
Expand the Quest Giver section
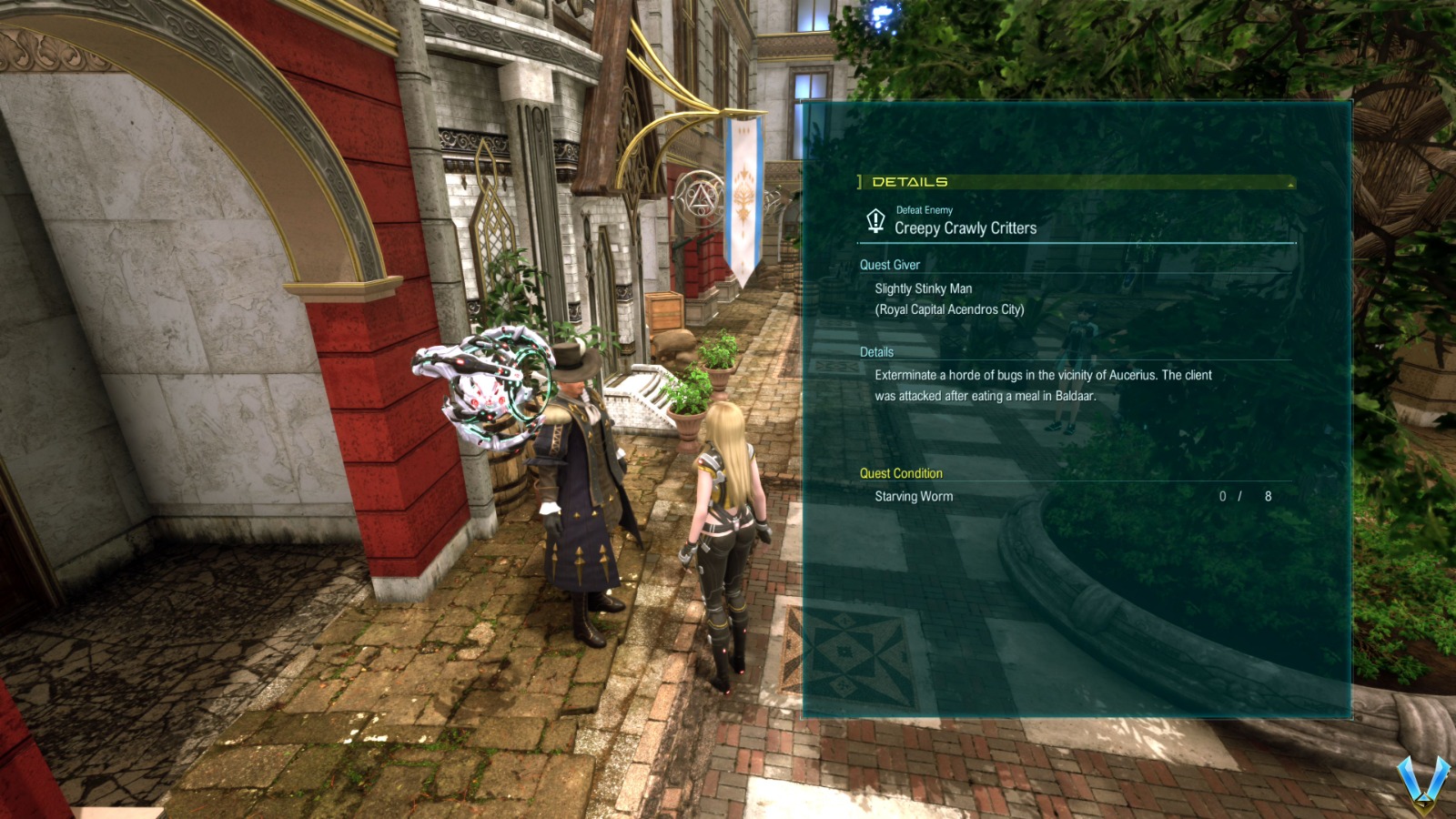(889, 265)
